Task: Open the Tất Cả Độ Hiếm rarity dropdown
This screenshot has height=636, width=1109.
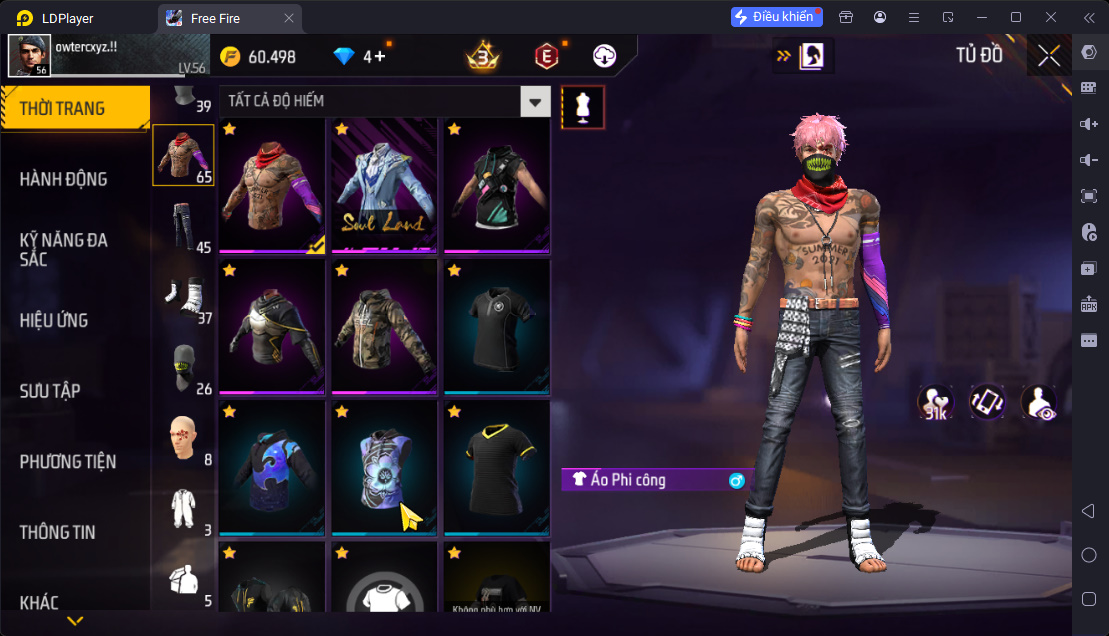Action: [537, 101]
